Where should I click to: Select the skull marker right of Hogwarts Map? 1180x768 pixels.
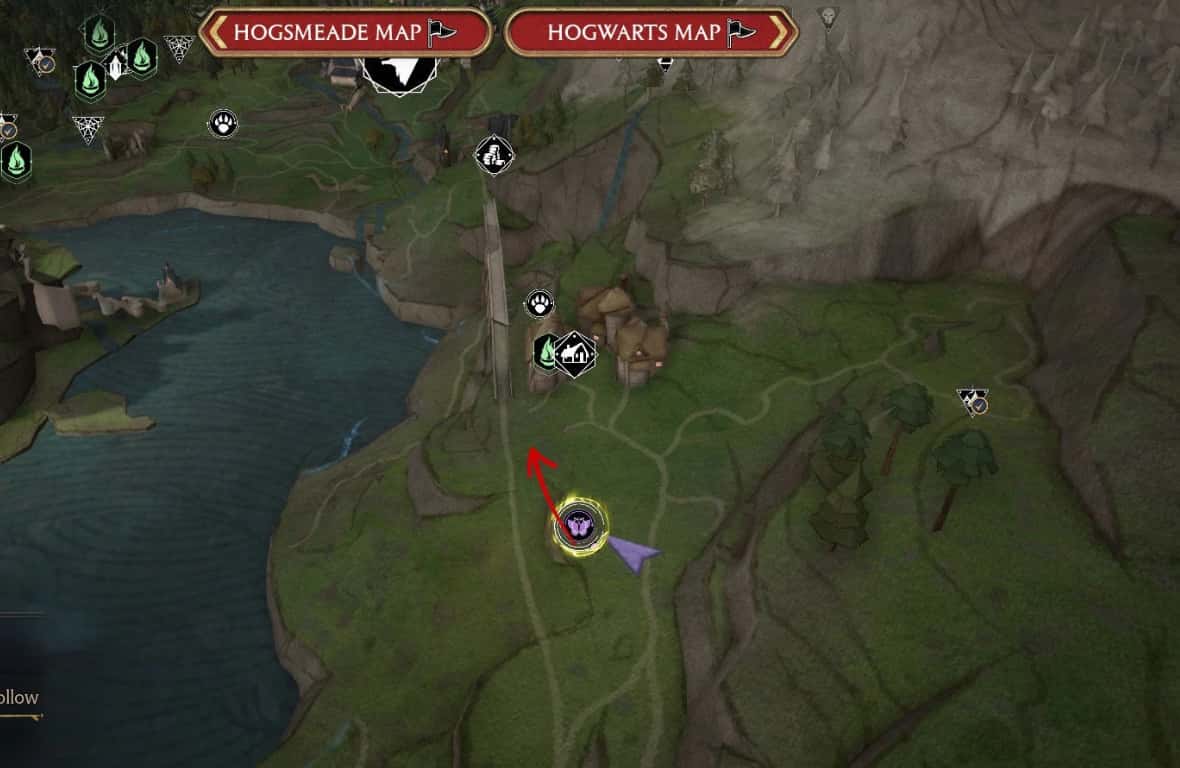coord(828,16)
